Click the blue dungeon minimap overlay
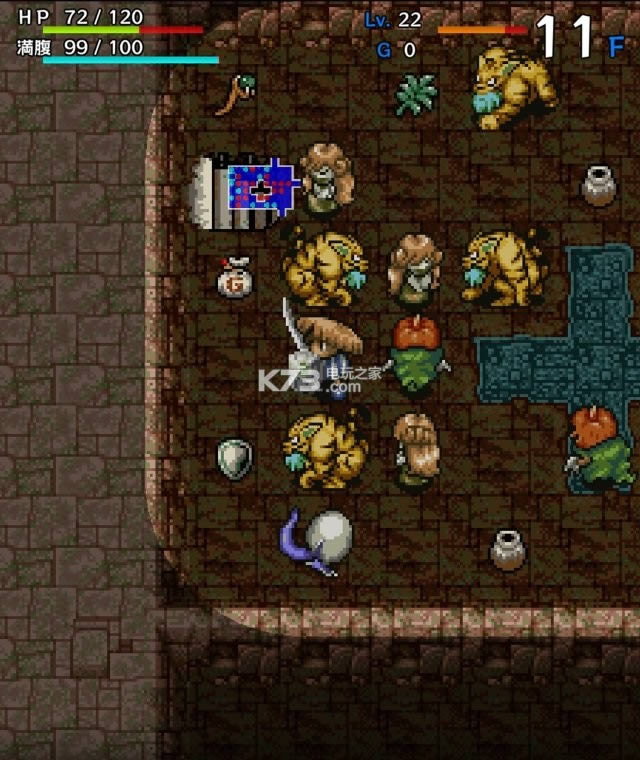Viewport: 640px width, 760px height. [x=262, y=189]
